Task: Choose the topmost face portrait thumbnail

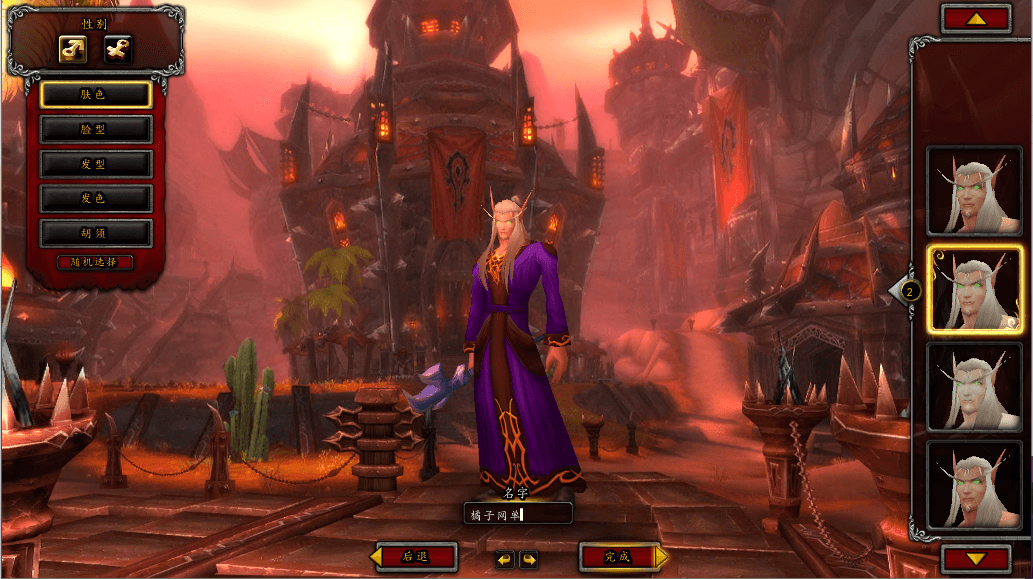Action: 974,191
